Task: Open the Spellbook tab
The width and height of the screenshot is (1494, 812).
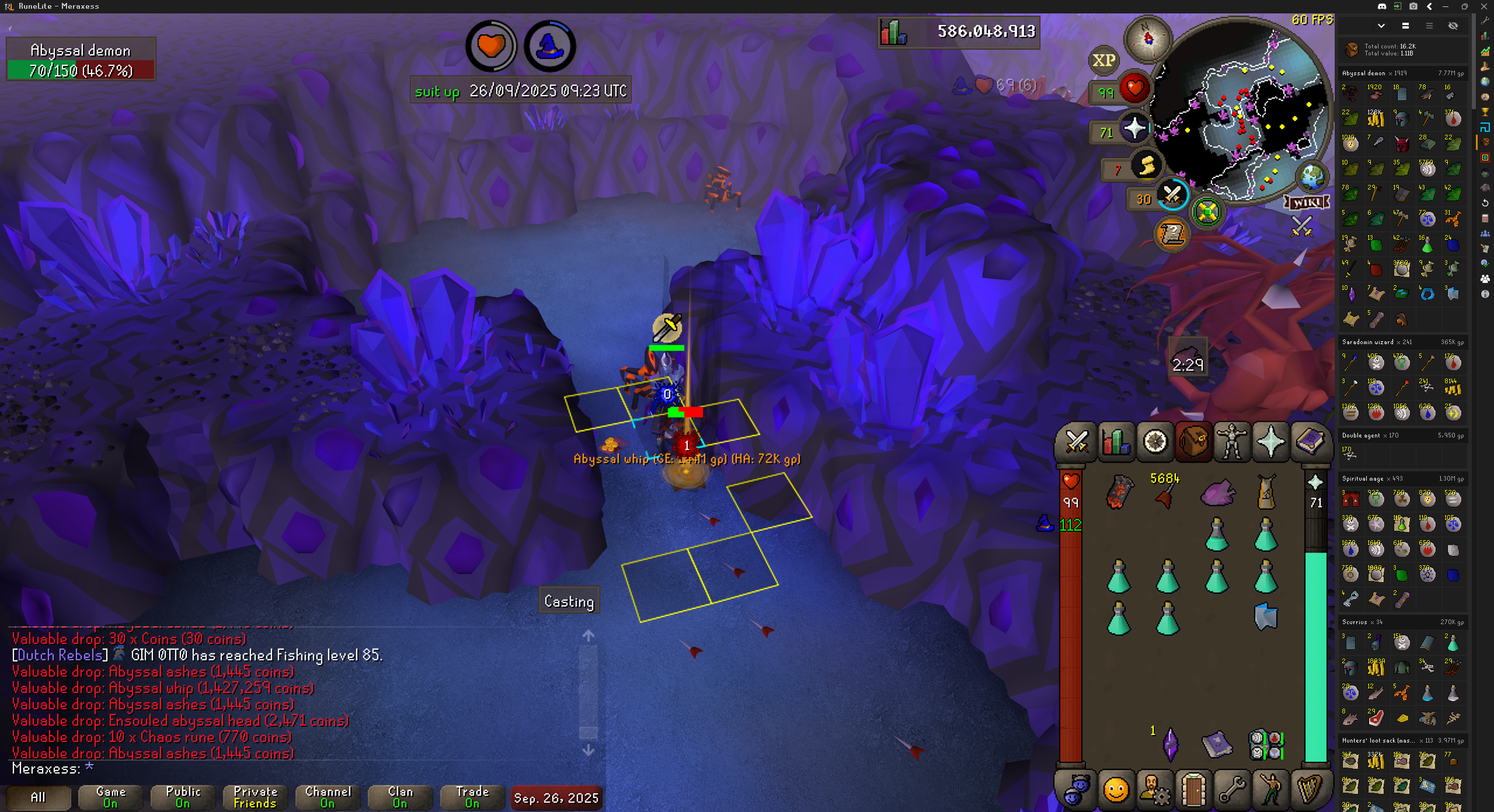Action: tap(1310, 442)
